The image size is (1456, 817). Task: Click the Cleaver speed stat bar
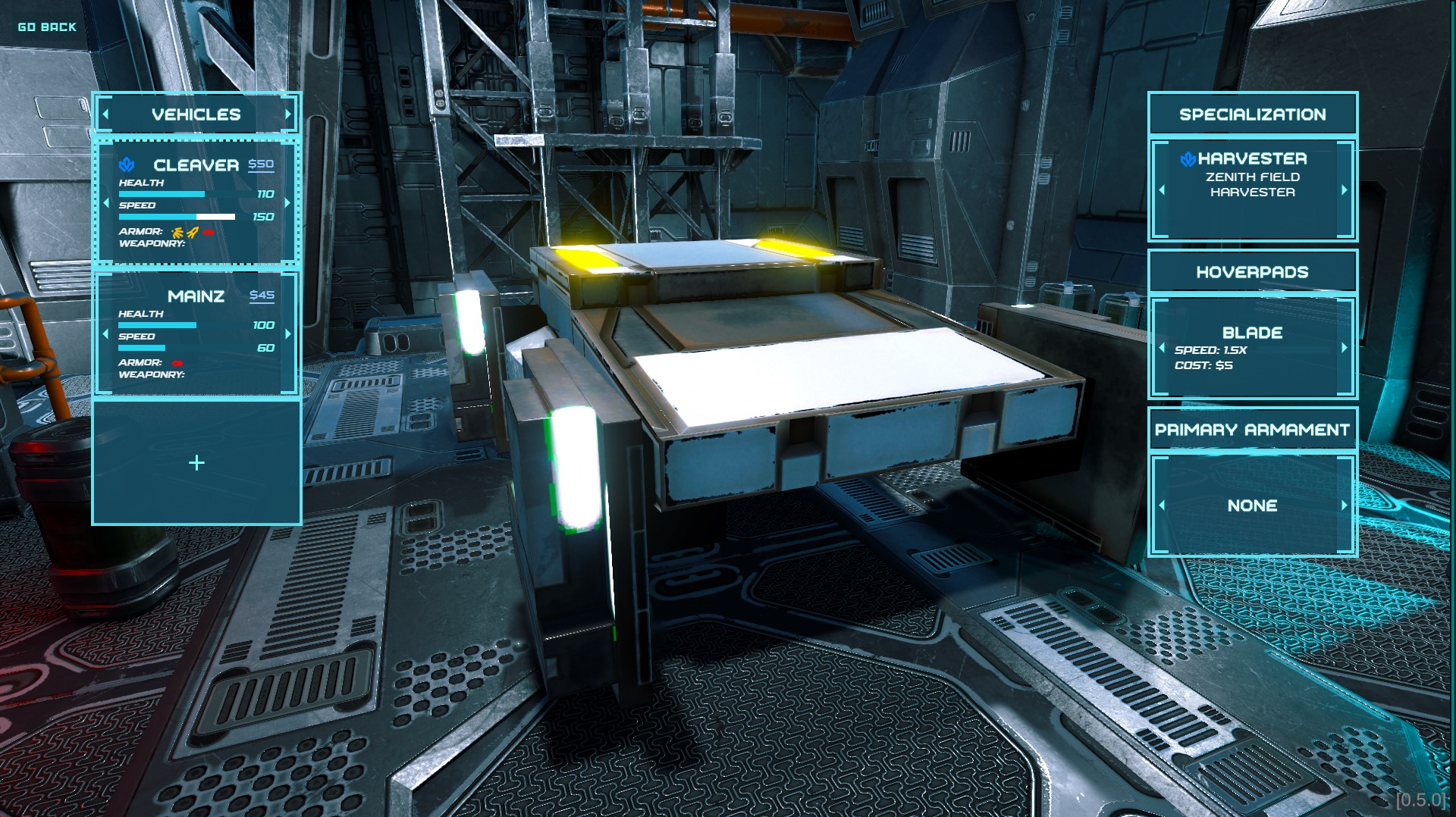pyautogui.click(x=178, y=216)
